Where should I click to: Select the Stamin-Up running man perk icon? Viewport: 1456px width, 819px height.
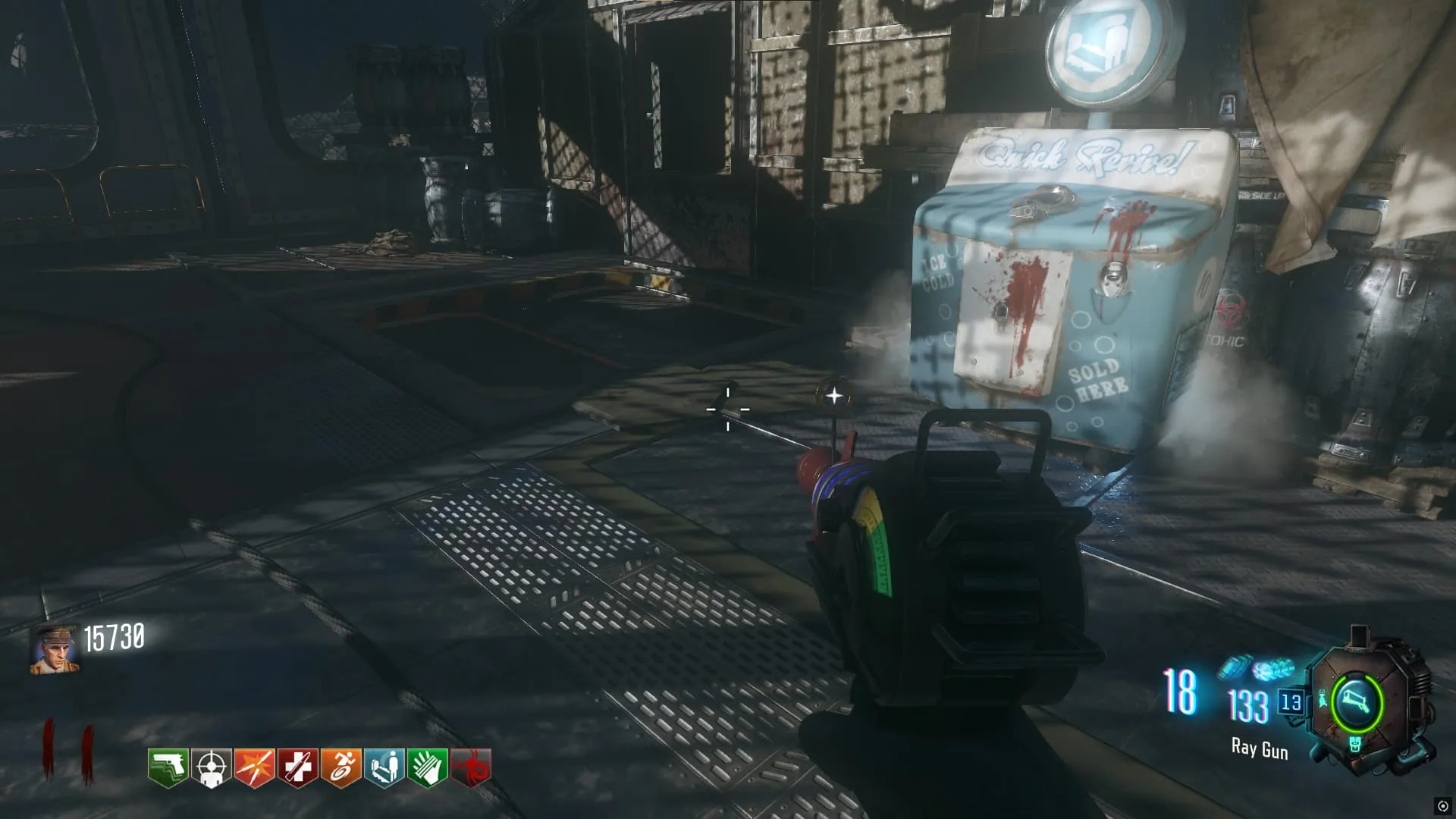pos(340,767)
